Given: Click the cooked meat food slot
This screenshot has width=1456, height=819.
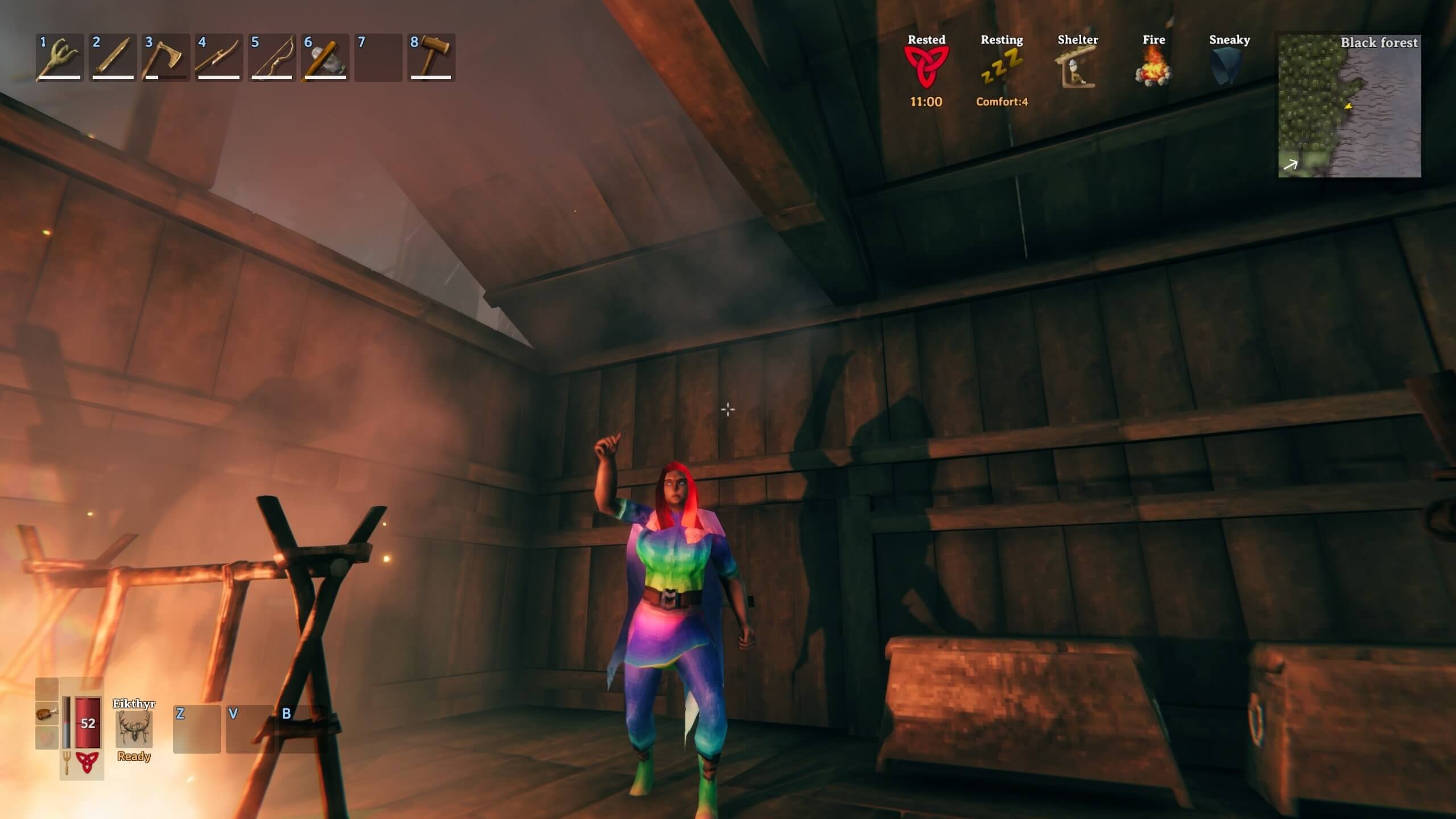Looking at the screenshot, I should [x=47, y=713].
